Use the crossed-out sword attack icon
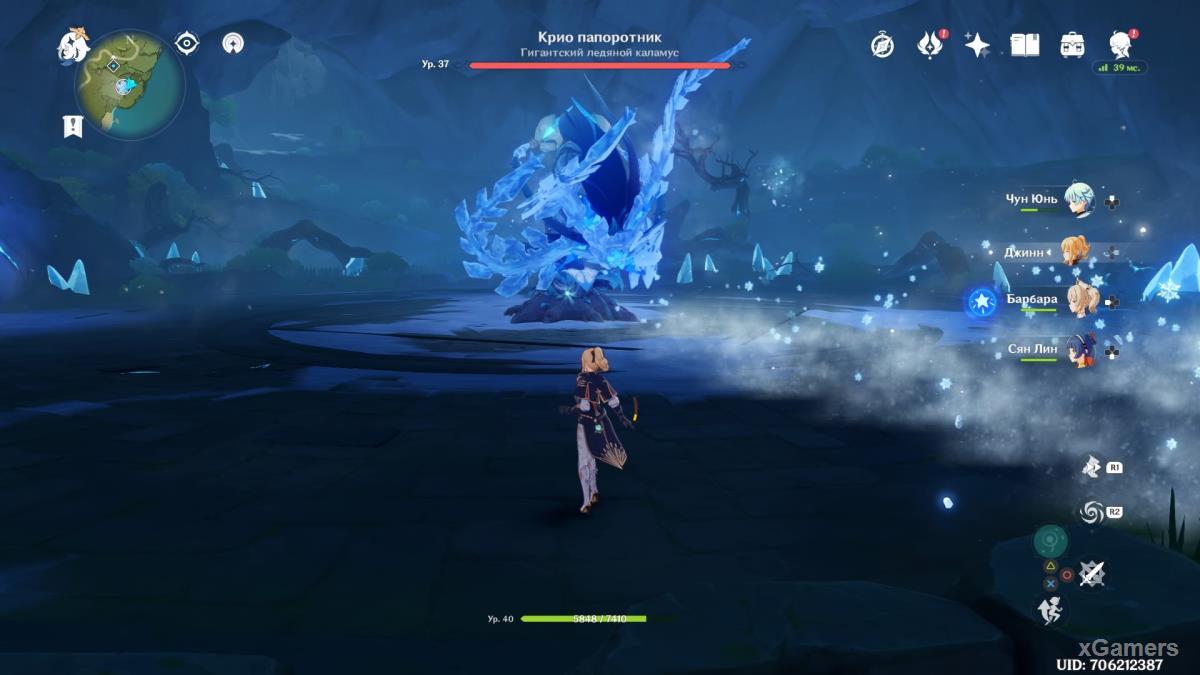Screen dimensions: 1200x675 [1092, 573]
